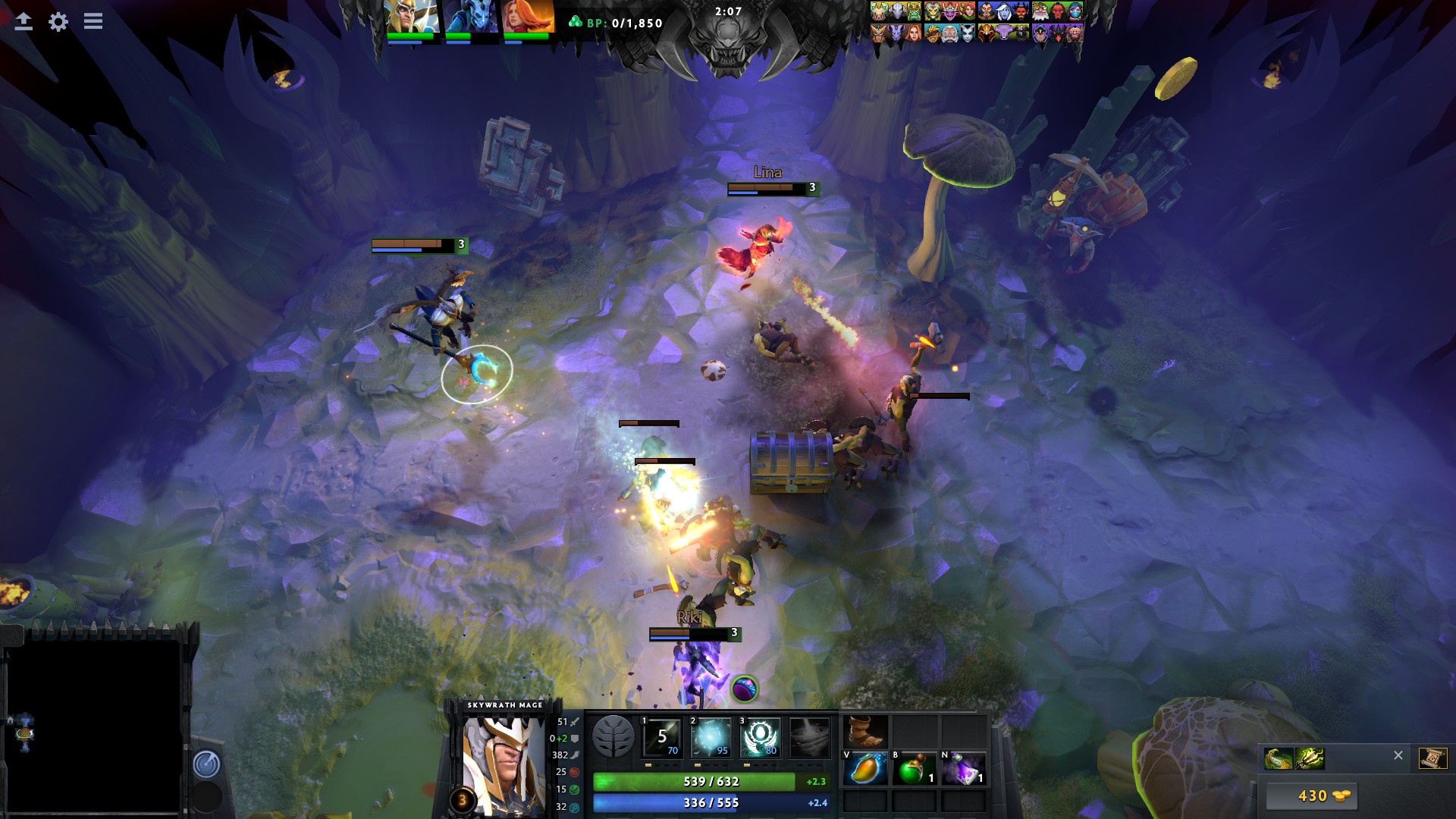Activate the Concussive Shot ability
Viewport: 1456px width, 819px height.
[711, 737]
